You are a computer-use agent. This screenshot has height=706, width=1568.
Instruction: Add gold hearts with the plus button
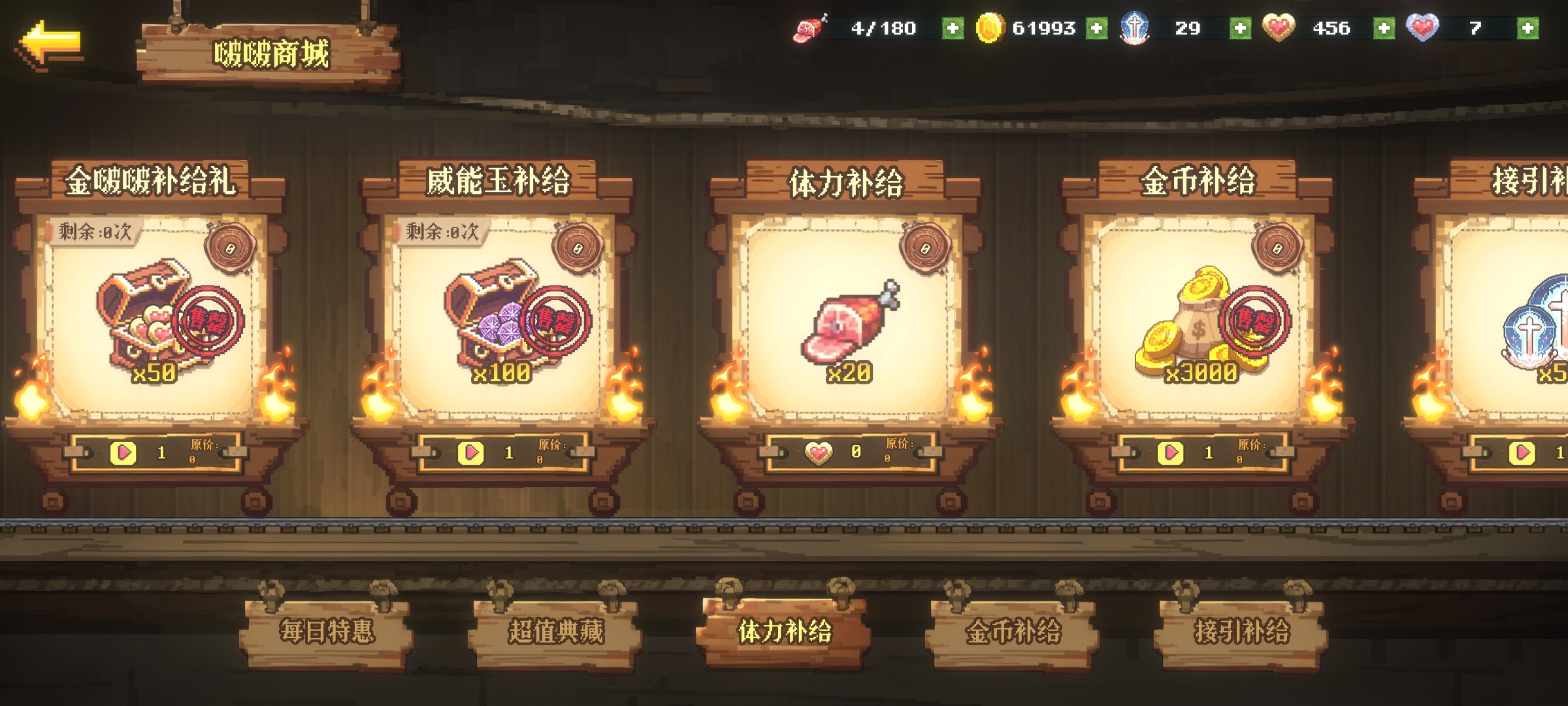[1384, 28]
